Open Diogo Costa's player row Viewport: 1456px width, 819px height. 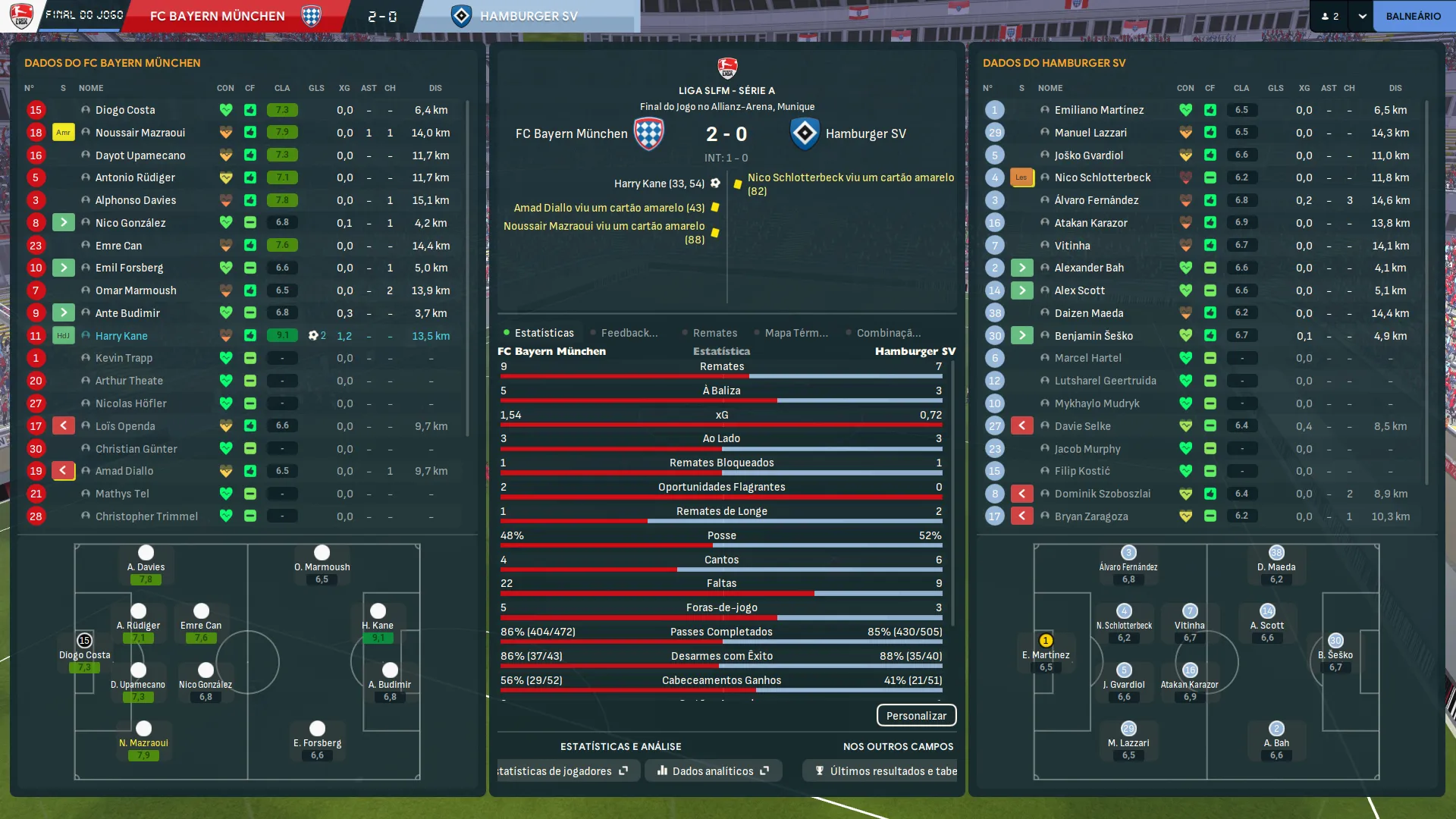(x=125, y=110)
